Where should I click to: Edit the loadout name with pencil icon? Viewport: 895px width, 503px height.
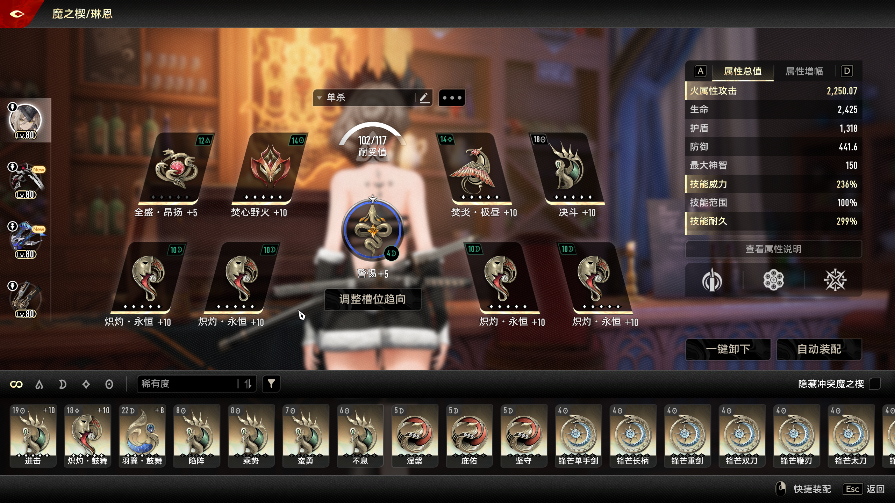[424, 98]
